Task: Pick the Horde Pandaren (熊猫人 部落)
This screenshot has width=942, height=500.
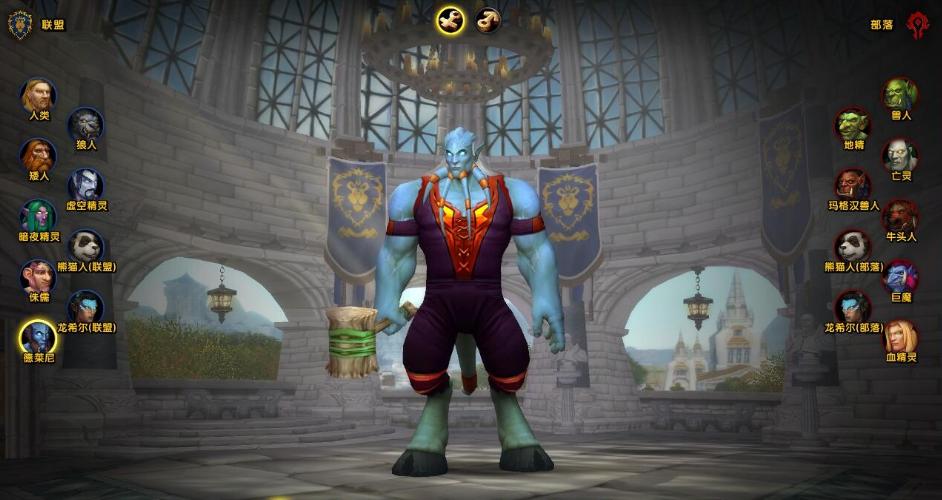Action: pyautogui.click(x=853, y=247)
